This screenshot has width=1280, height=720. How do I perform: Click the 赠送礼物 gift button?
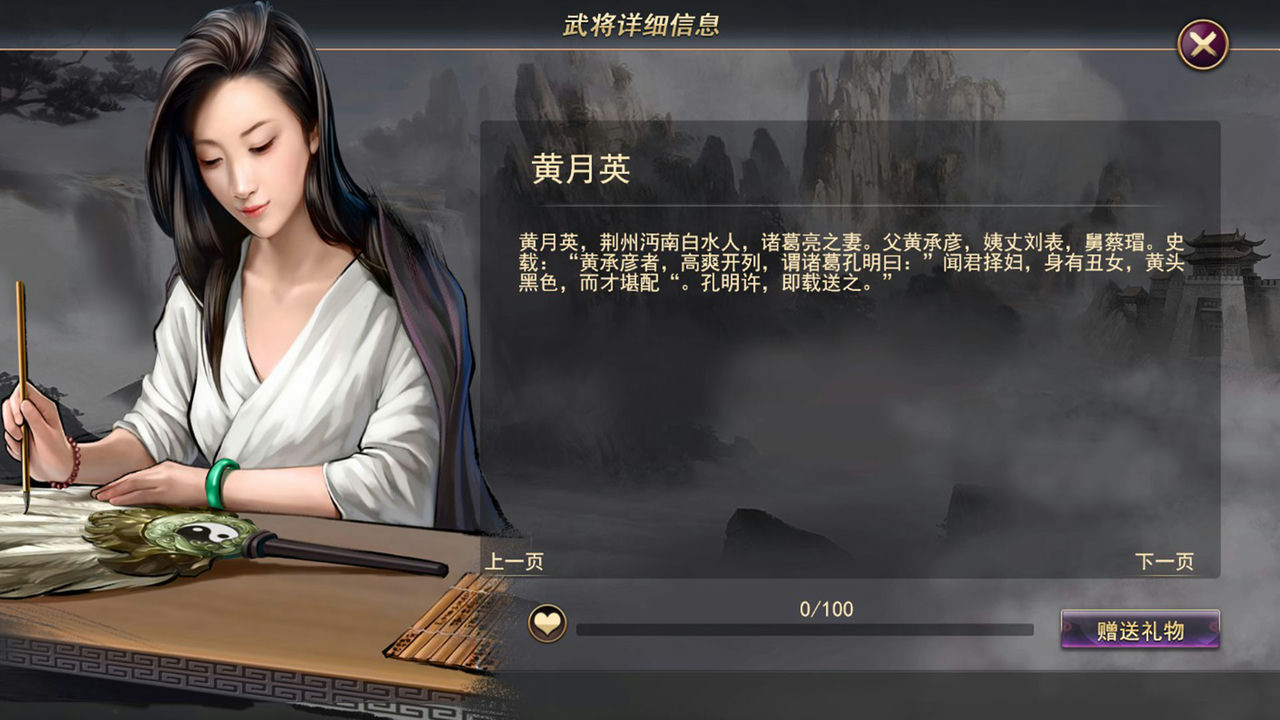point(1140,630)
